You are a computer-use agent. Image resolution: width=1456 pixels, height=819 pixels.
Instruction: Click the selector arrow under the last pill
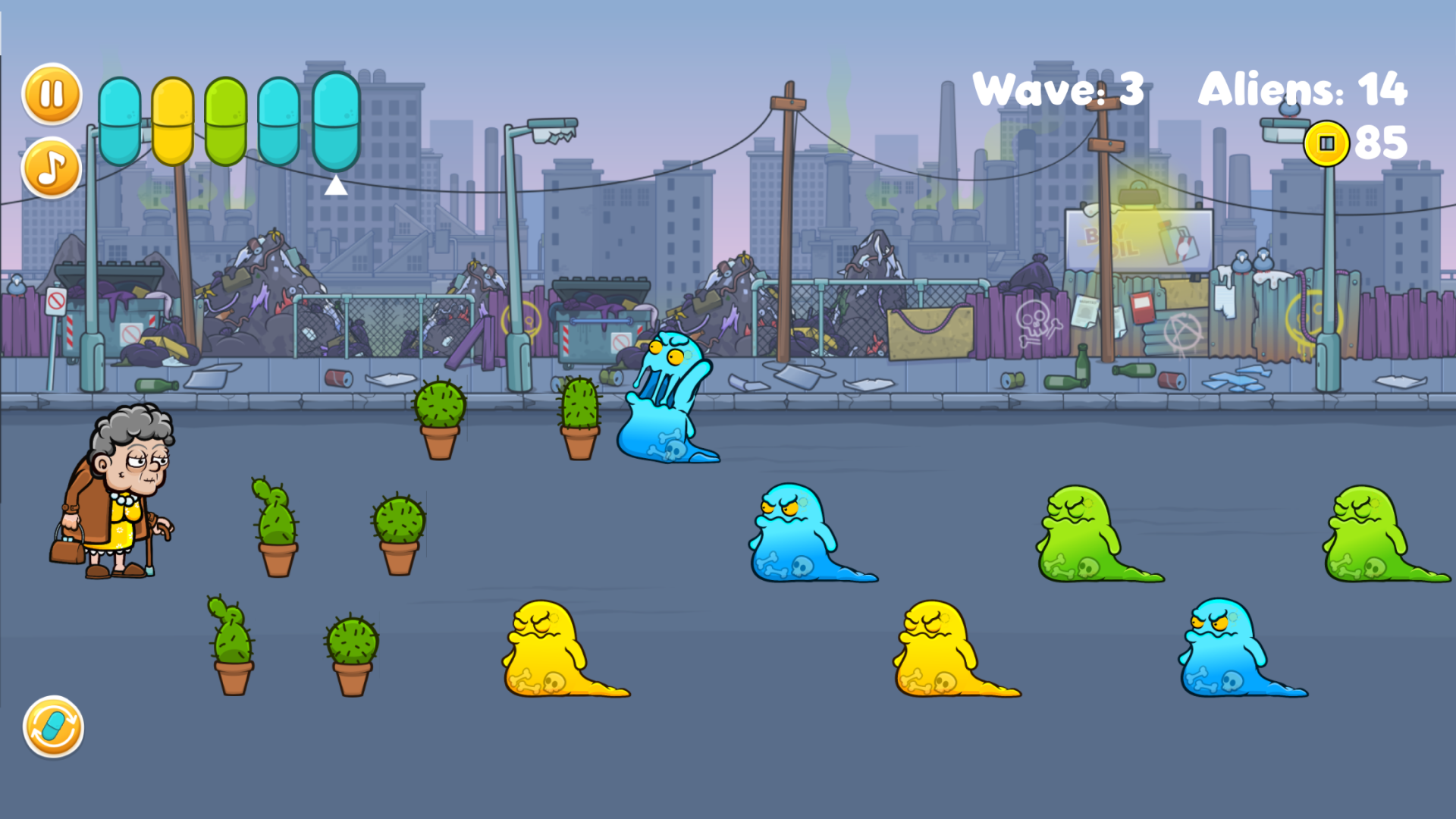click(334, 184)
